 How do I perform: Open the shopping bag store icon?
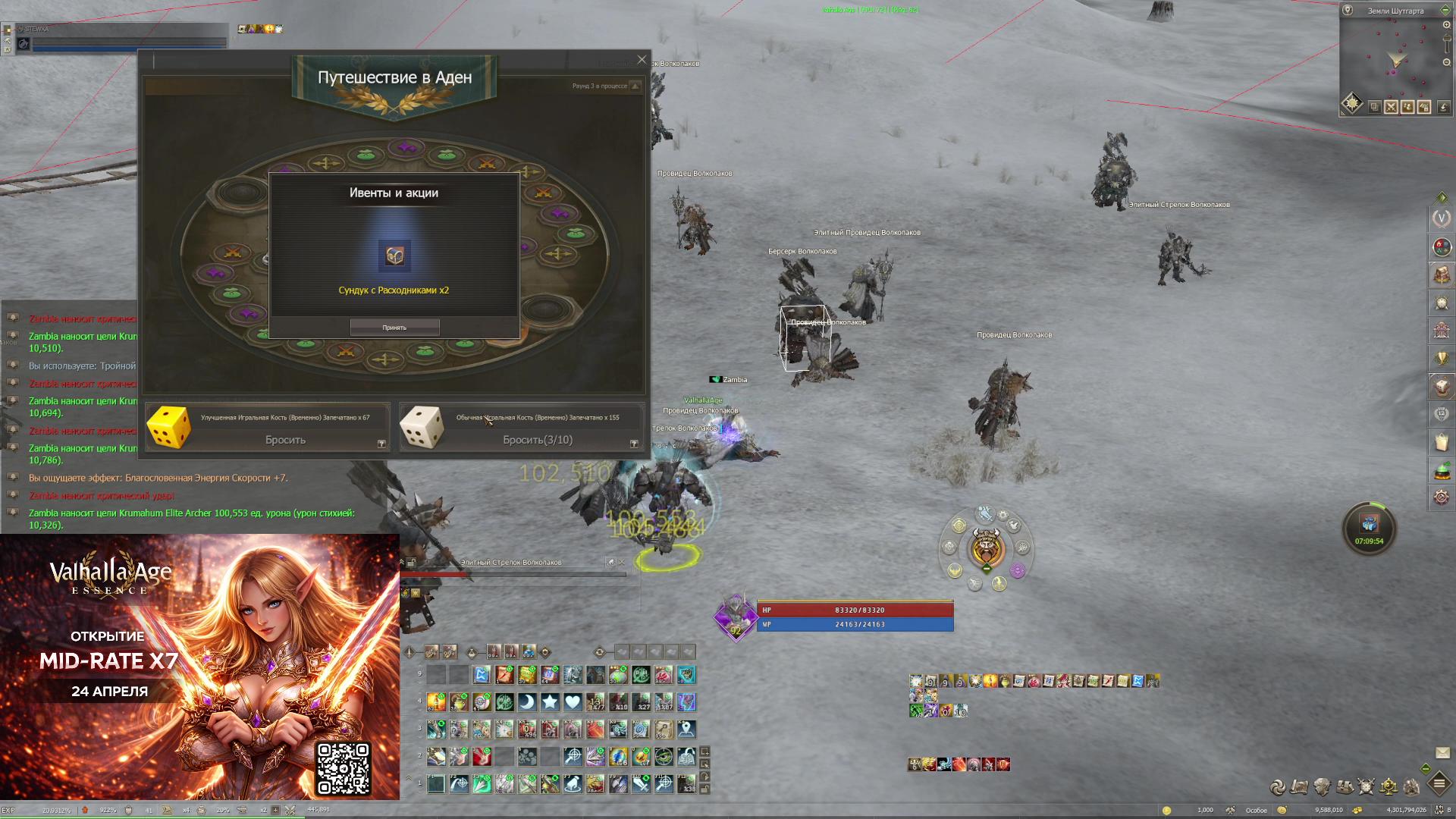[1441, 442]
